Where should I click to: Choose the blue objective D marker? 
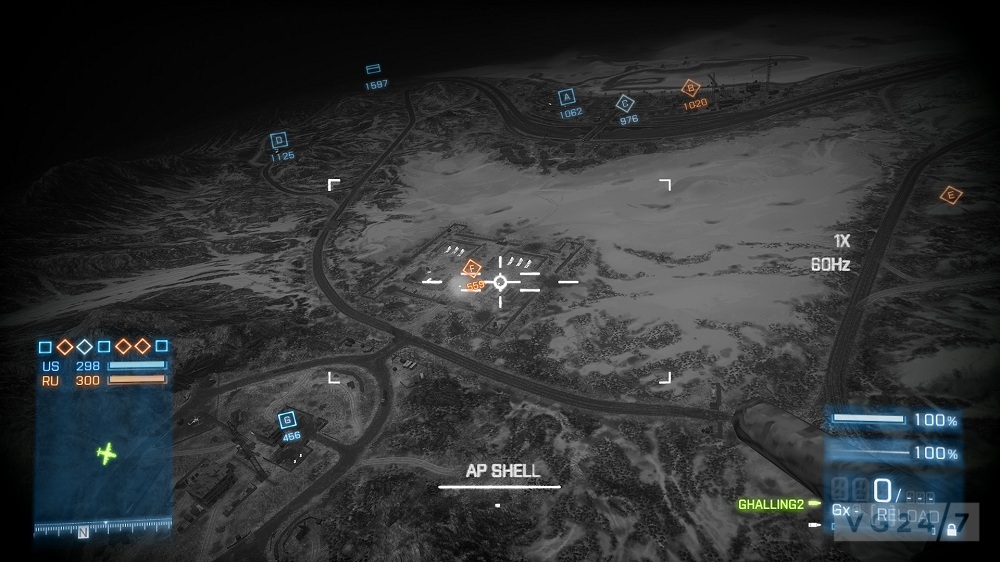click(x=279, y=141)
